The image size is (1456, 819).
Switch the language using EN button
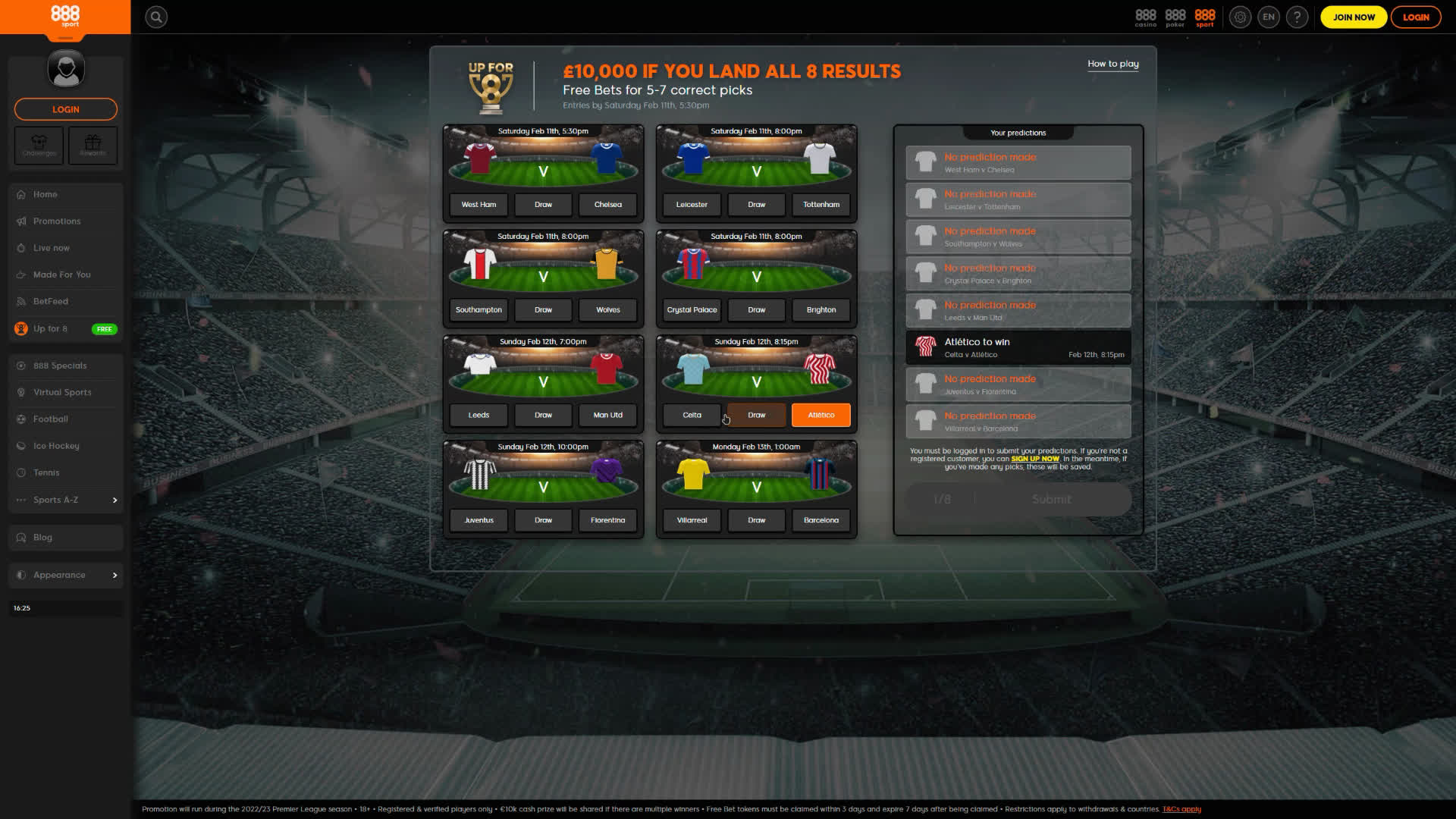[x=1268, y=17]
